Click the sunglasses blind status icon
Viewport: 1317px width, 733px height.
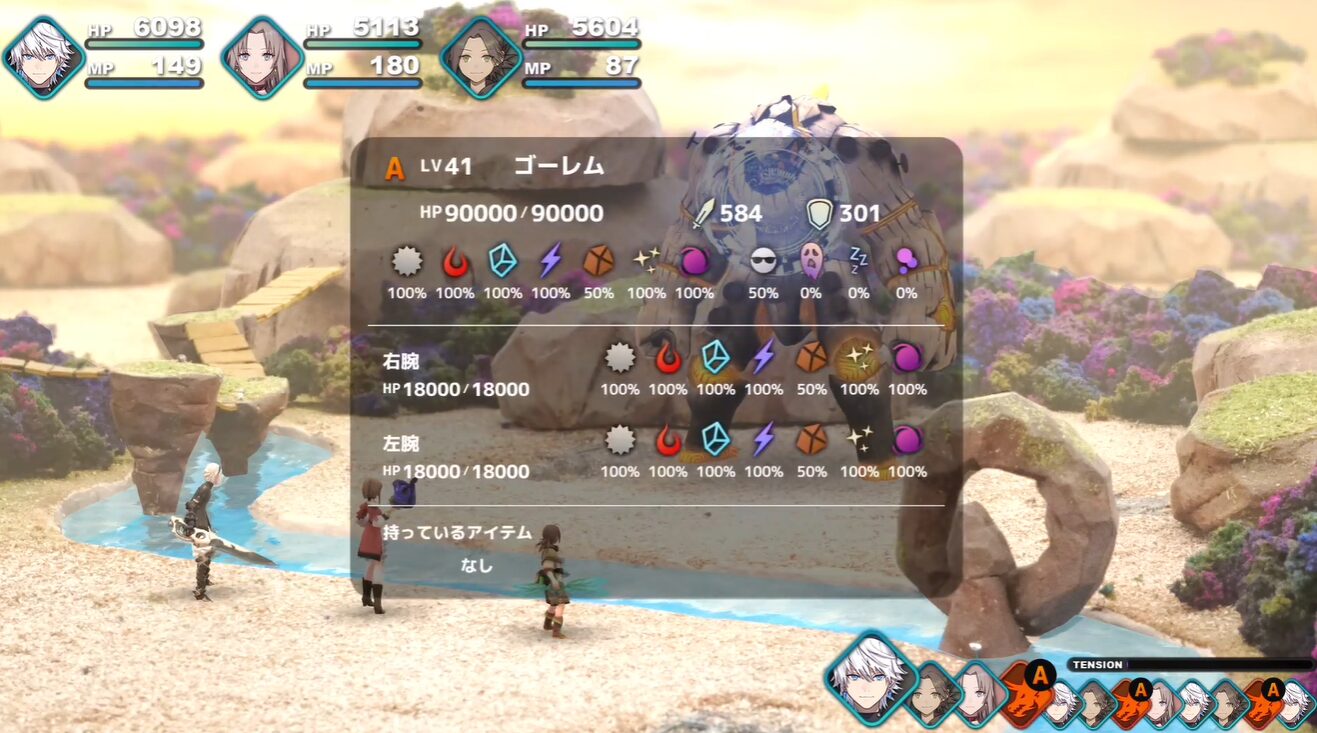[764, 261]
